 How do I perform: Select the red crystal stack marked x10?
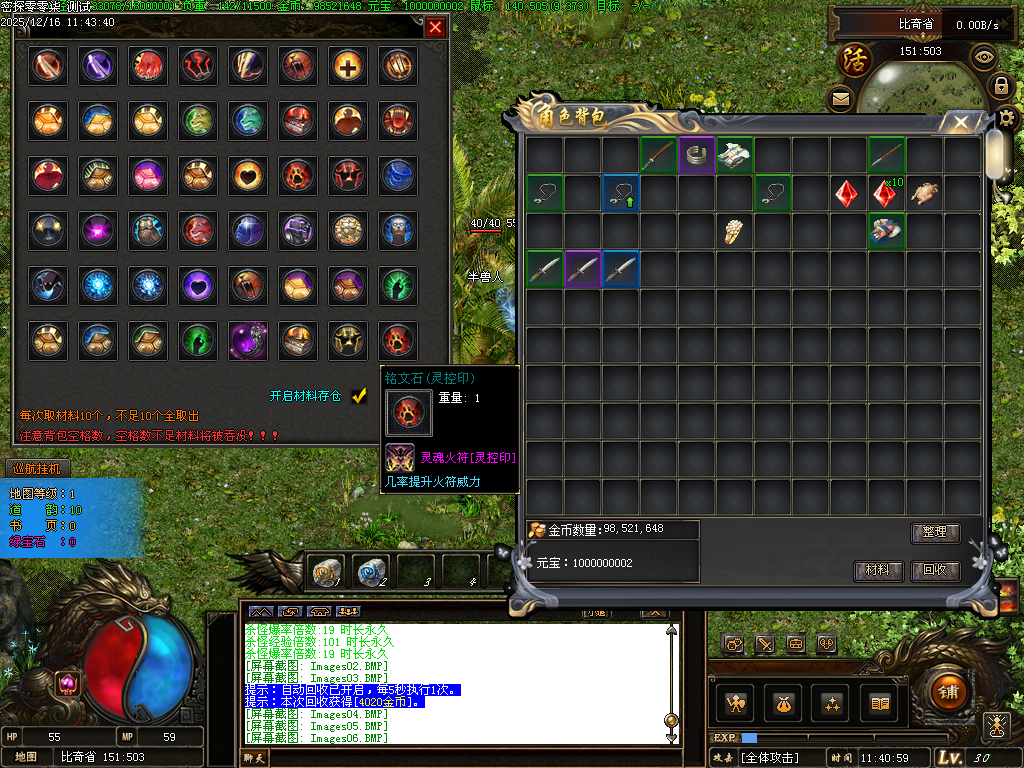tap(886, 193)
